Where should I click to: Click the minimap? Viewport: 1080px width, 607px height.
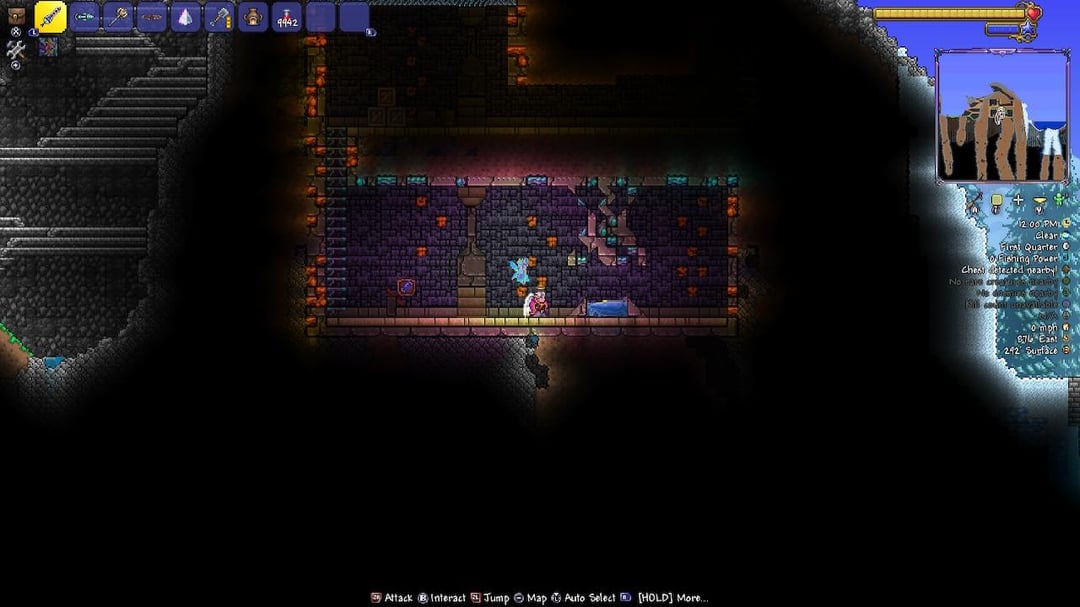1002,115
